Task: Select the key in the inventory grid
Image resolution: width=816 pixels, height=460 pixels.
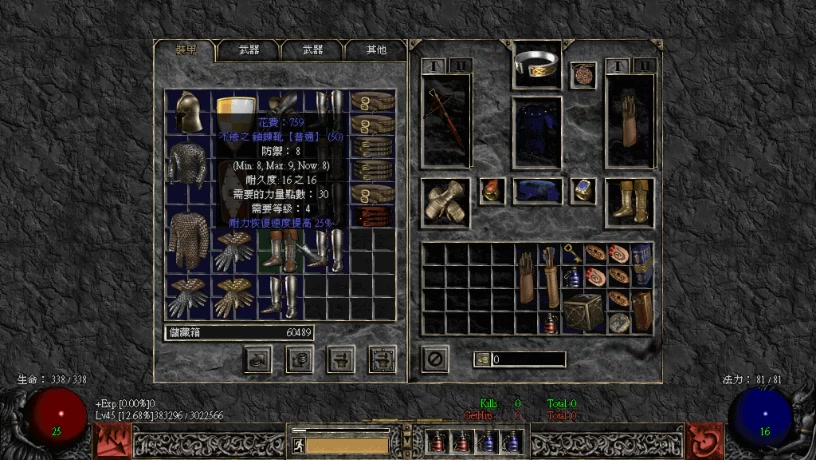Action: tap(574, 253)
